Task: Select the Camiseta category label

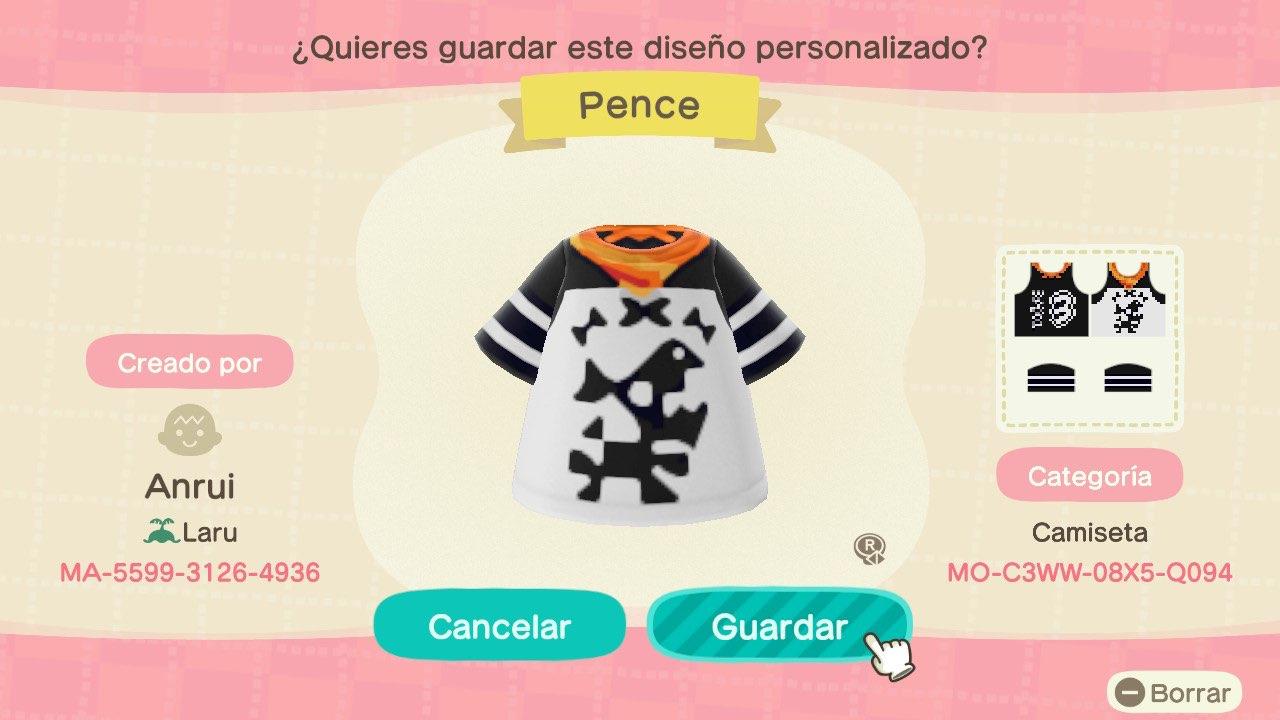Action: (1090, 532)
